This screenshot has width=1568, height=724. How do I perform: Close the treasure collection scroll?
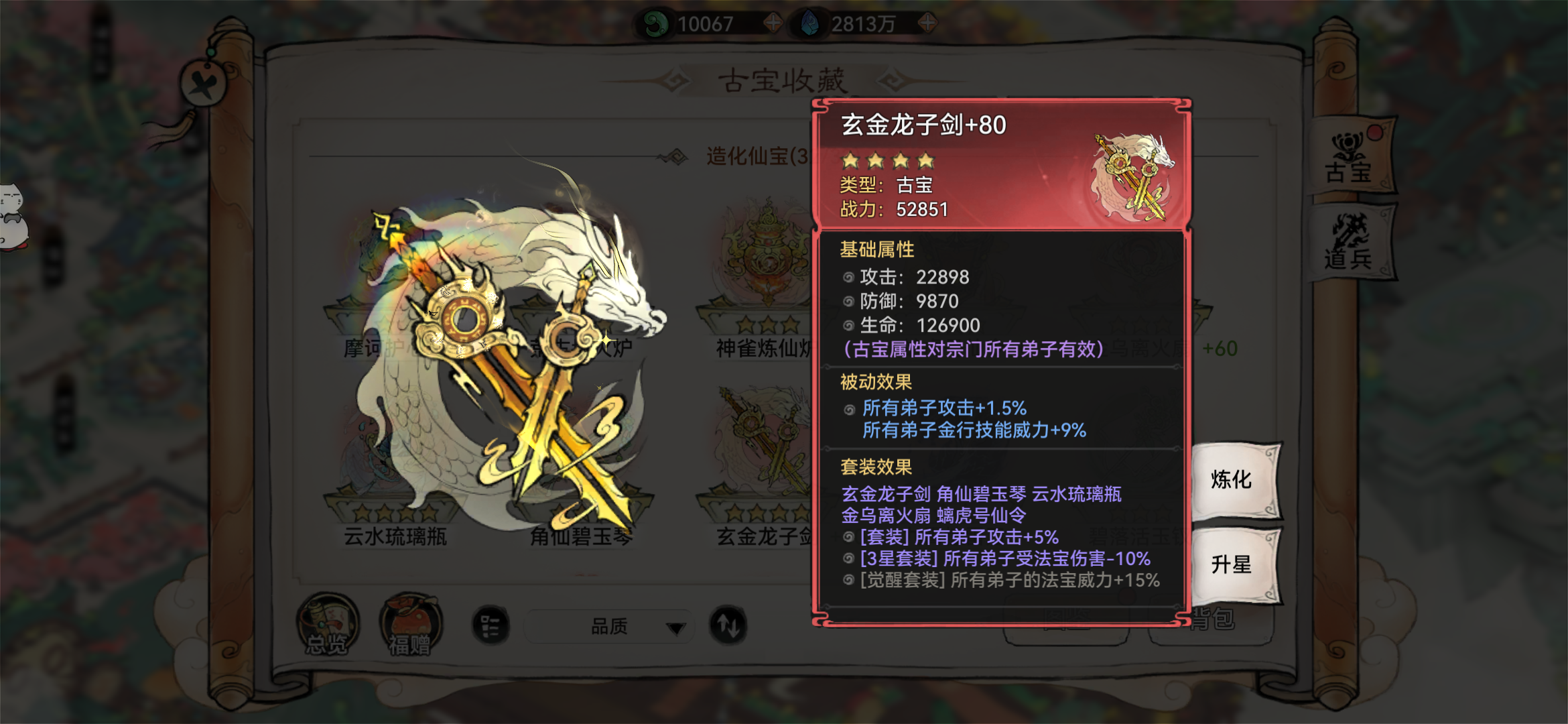204,84
